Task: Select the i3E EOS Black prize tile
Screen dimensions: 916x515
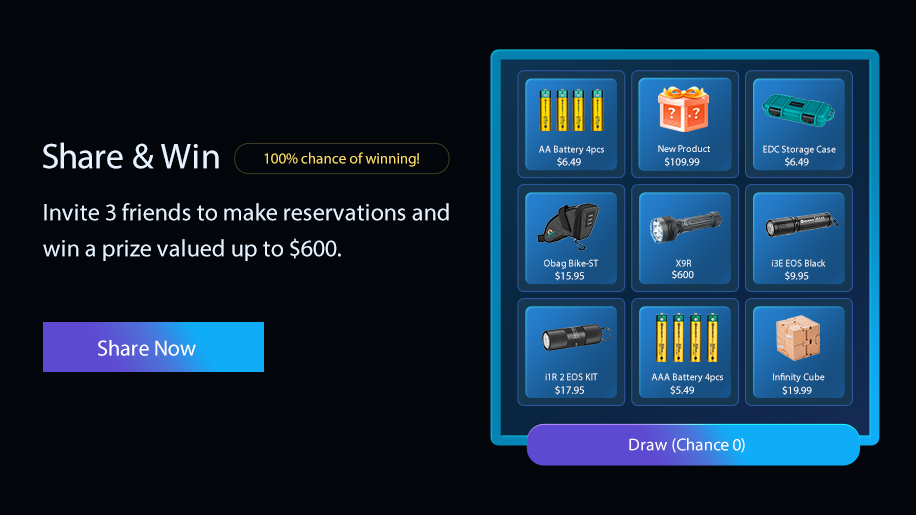Action: (x=798, y=237)
